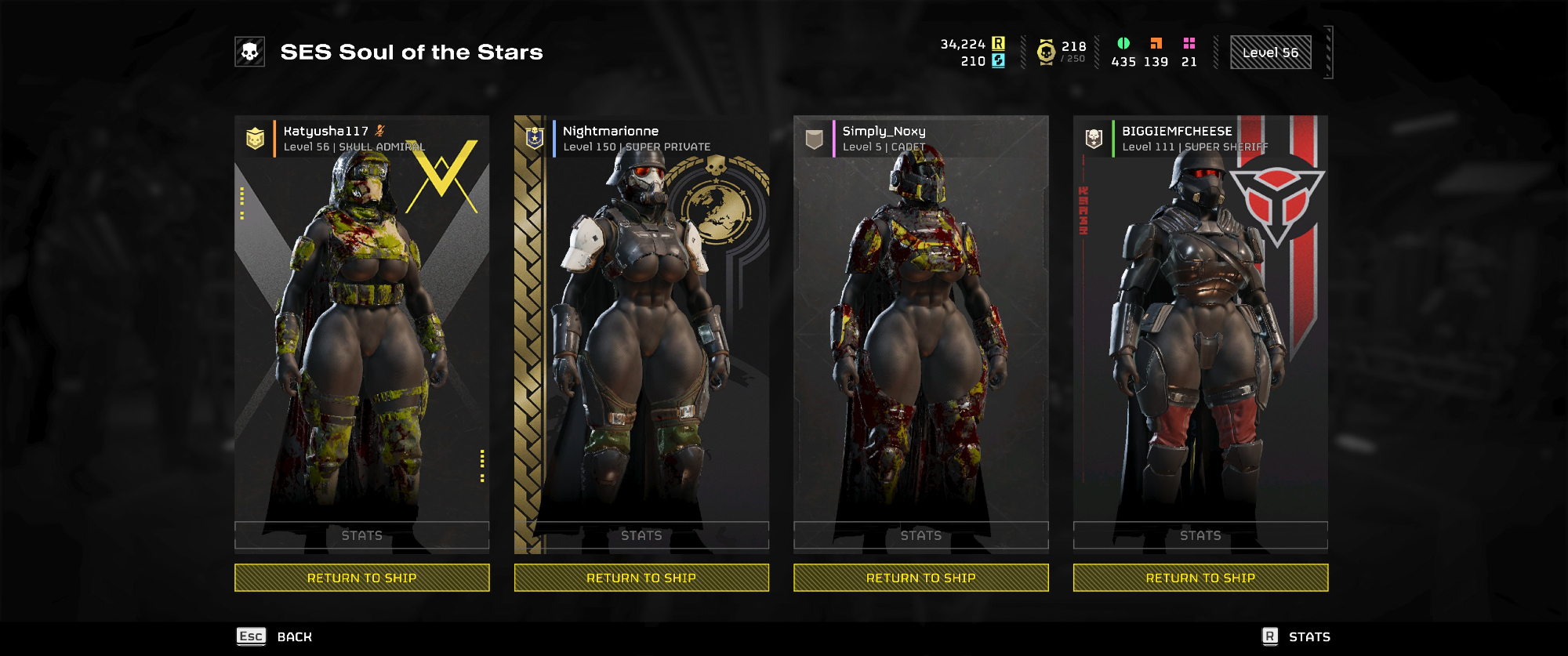Select Return to Ship below Nightmarionne
The image size is (1568, 656).
click(641, 578)
